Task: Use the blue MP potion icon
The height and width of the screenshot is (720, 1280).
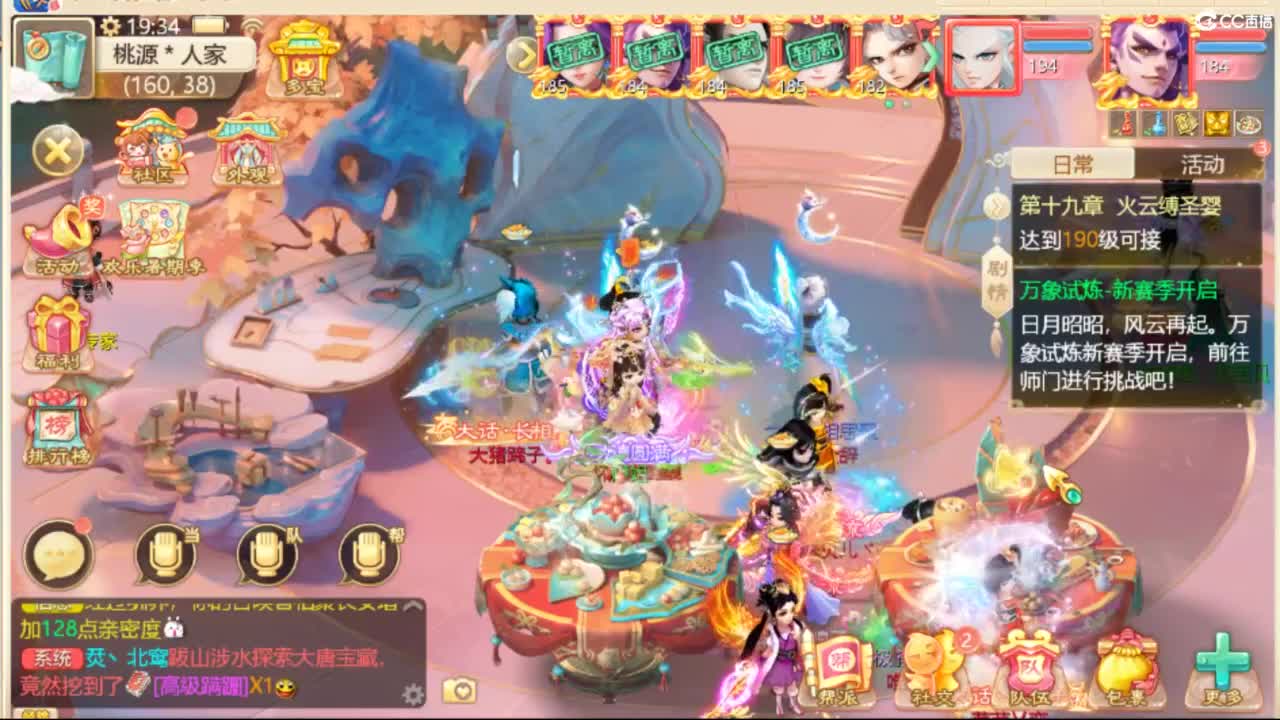Action: click(x=1155, y=122)
